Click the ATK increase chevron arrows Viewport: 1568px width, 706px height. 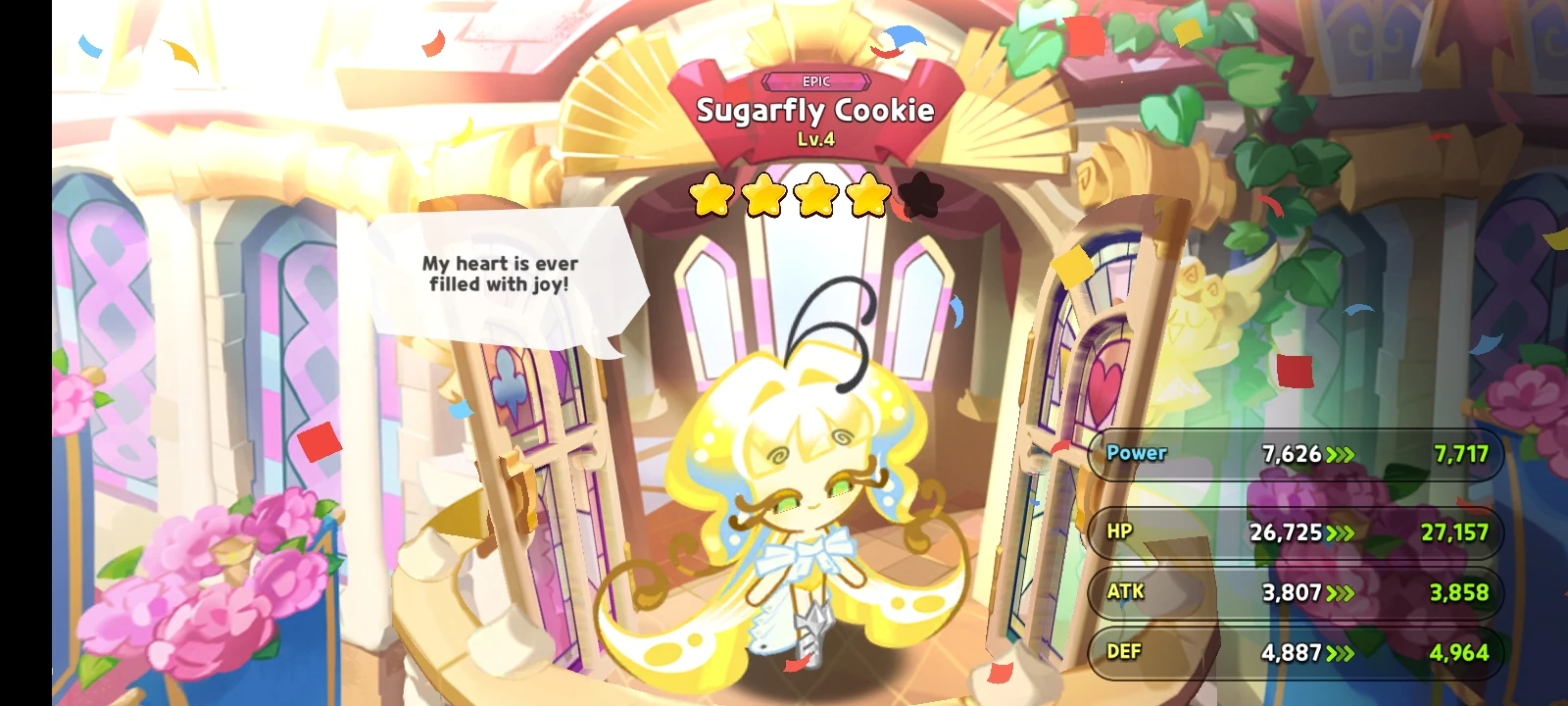tap(1339, 592)
